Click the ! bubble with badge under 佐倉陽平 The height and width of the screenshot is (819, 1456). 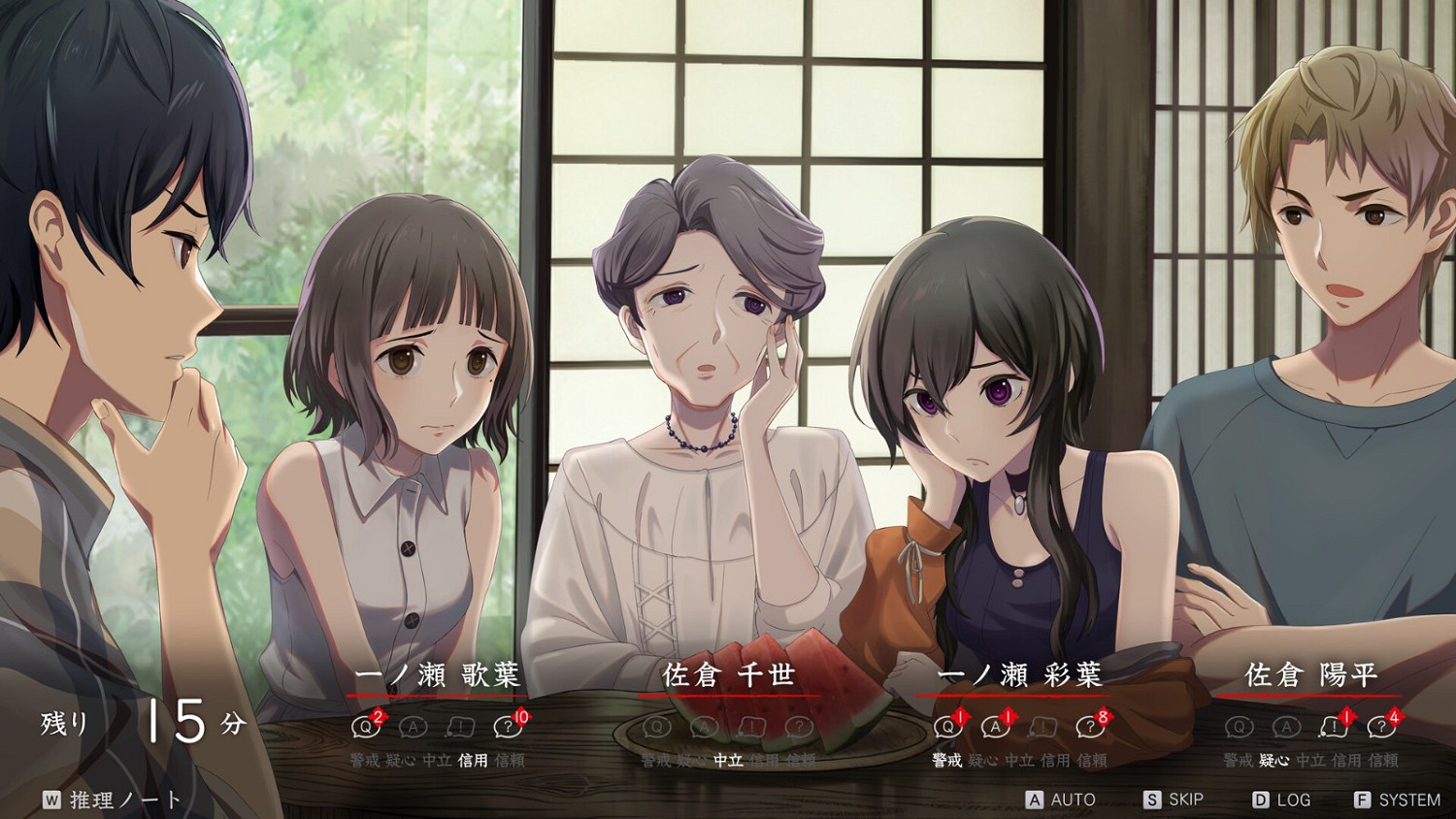[1335, 729]
